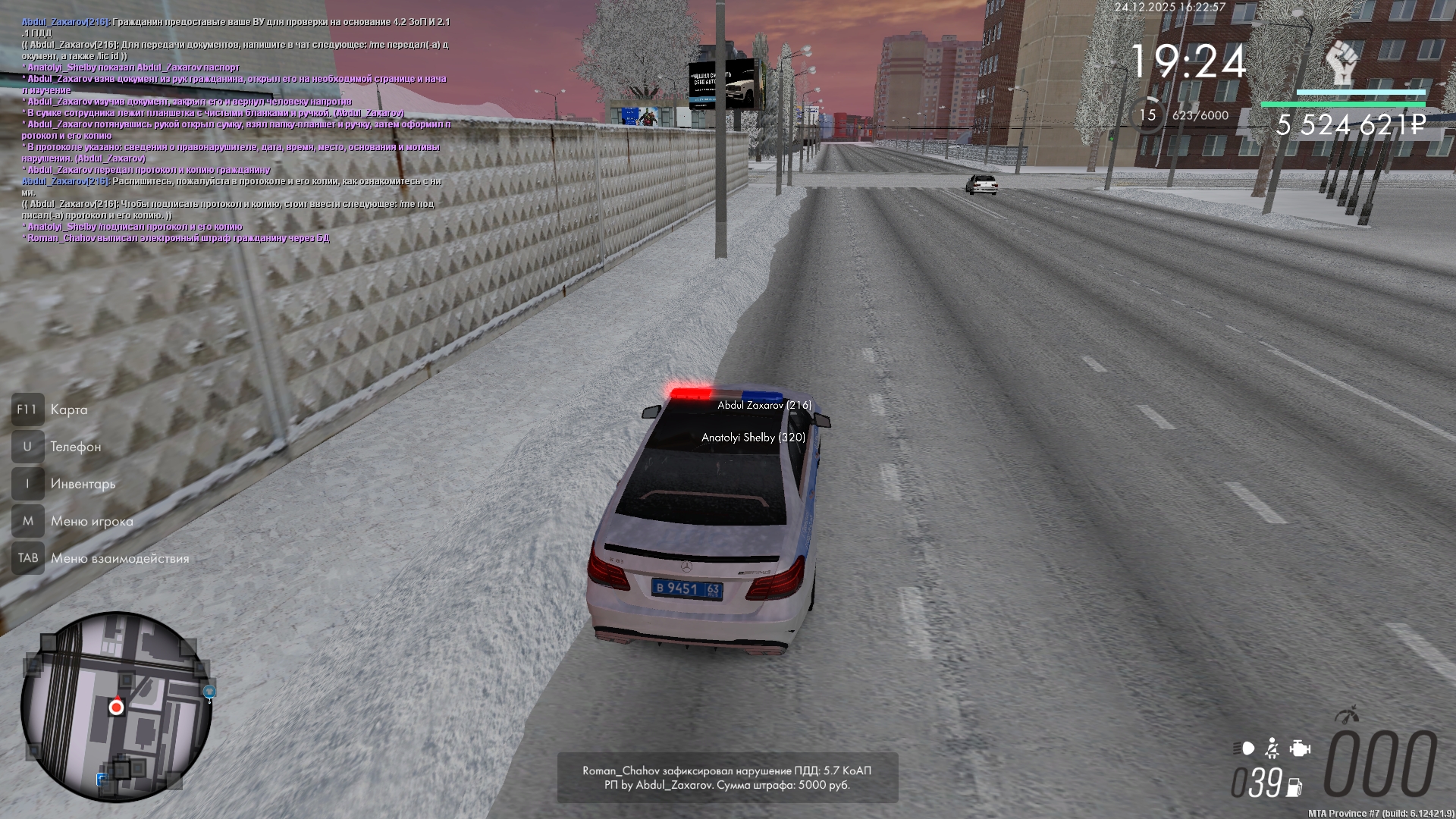Viewport: 1456px width, 819px height.
Task: Click the fuel pump icon
Action: click(1294, 787)
